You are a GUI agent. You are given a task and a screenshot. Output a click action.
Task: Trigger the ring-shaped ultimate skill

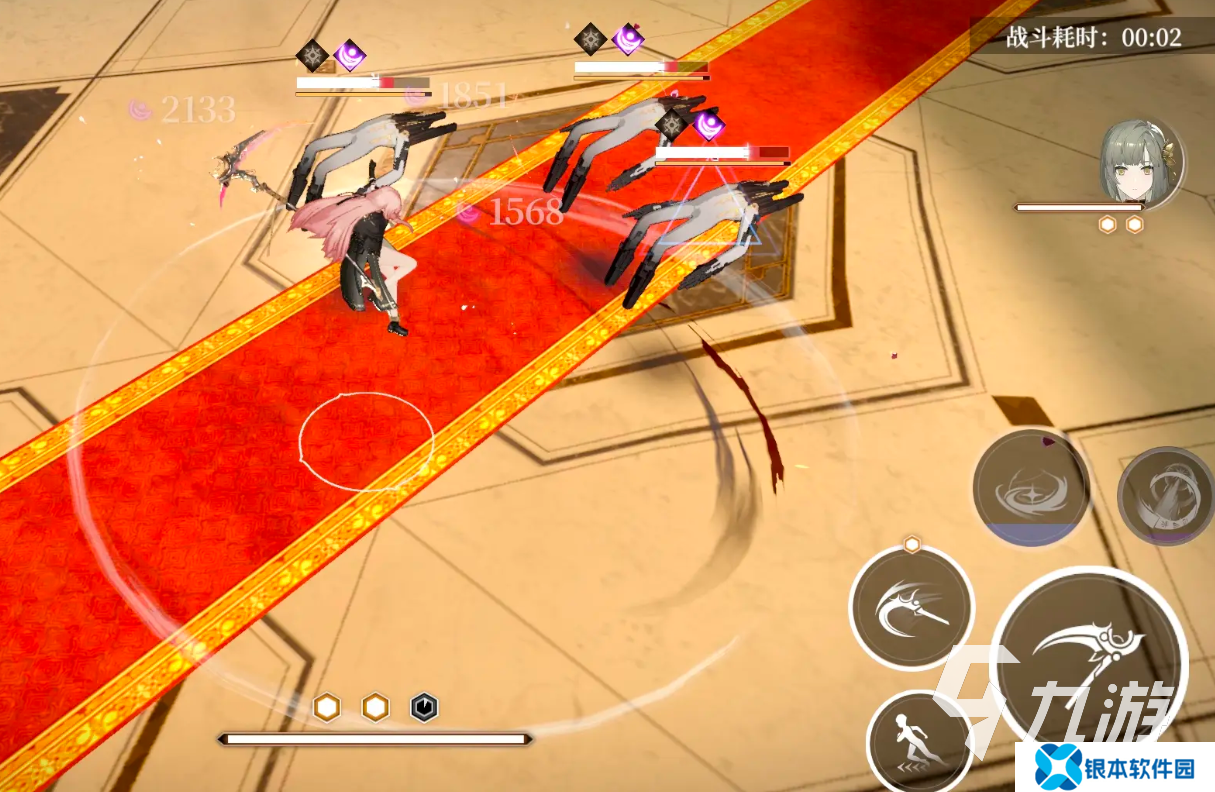[x=1168, y=496]
